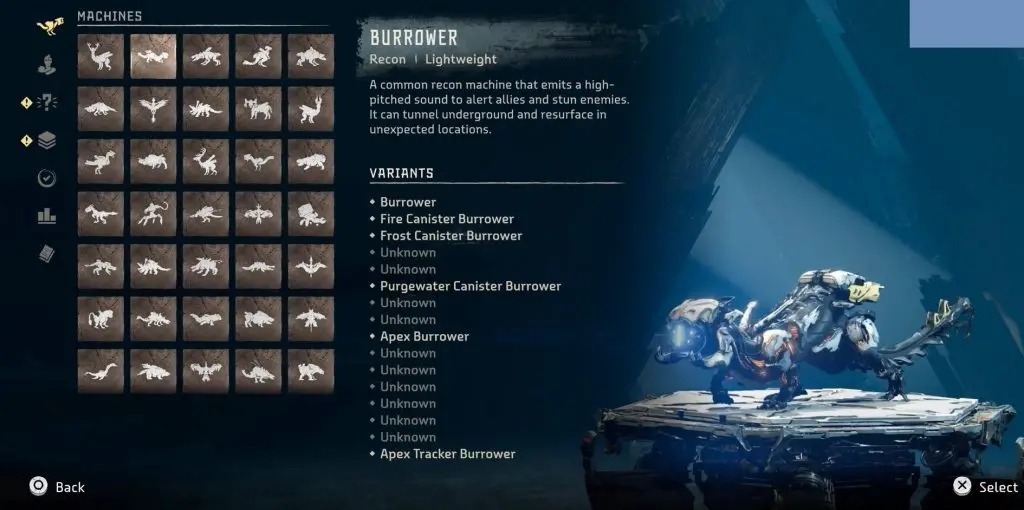Select the Apex Tracker Burrower variant
The height and width of the screenshot is (510, 1024).
[447, 454]
